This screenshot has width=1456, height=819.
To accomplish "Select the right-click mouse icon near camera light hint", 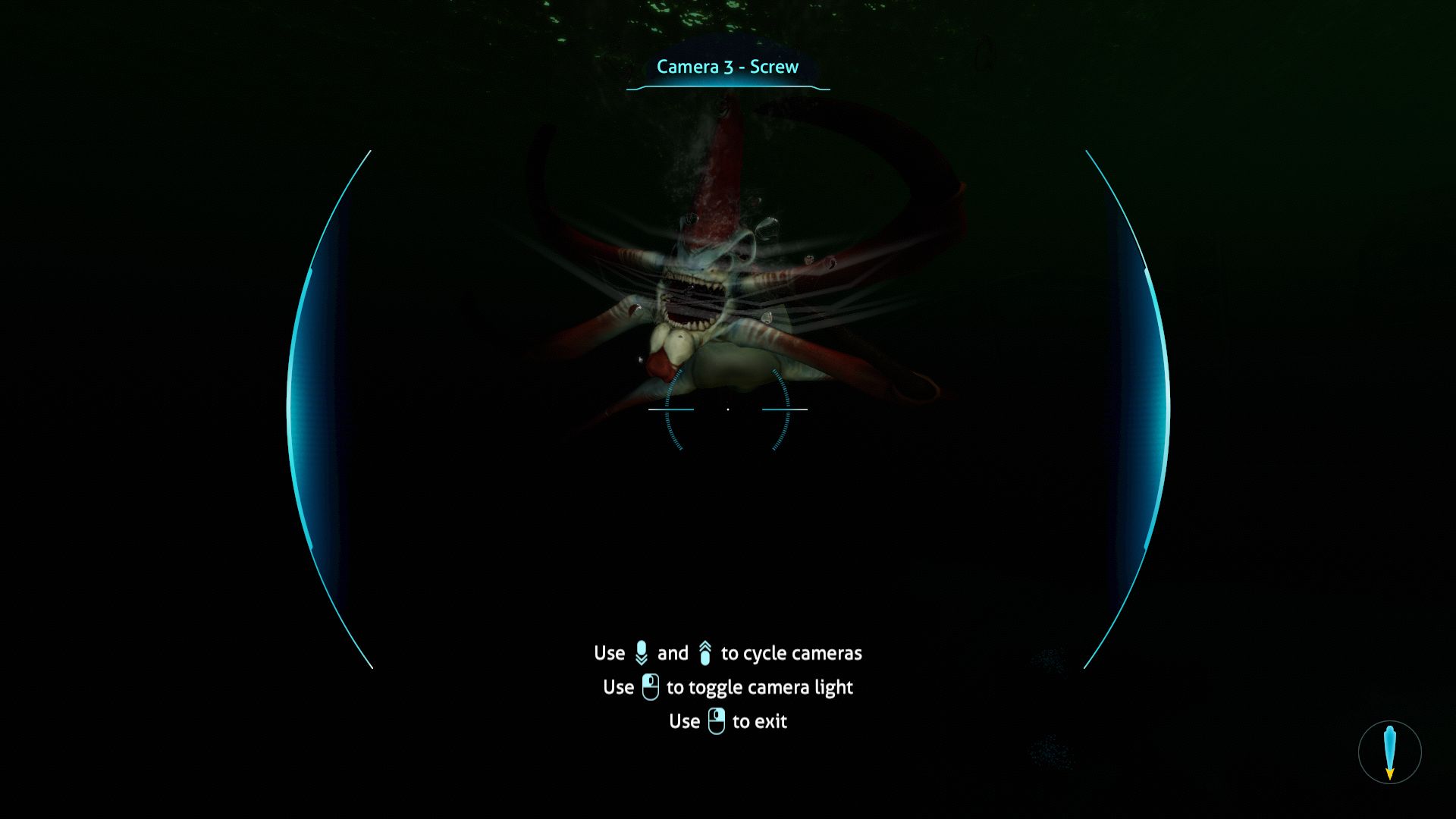I will click(x=648, y=686).
